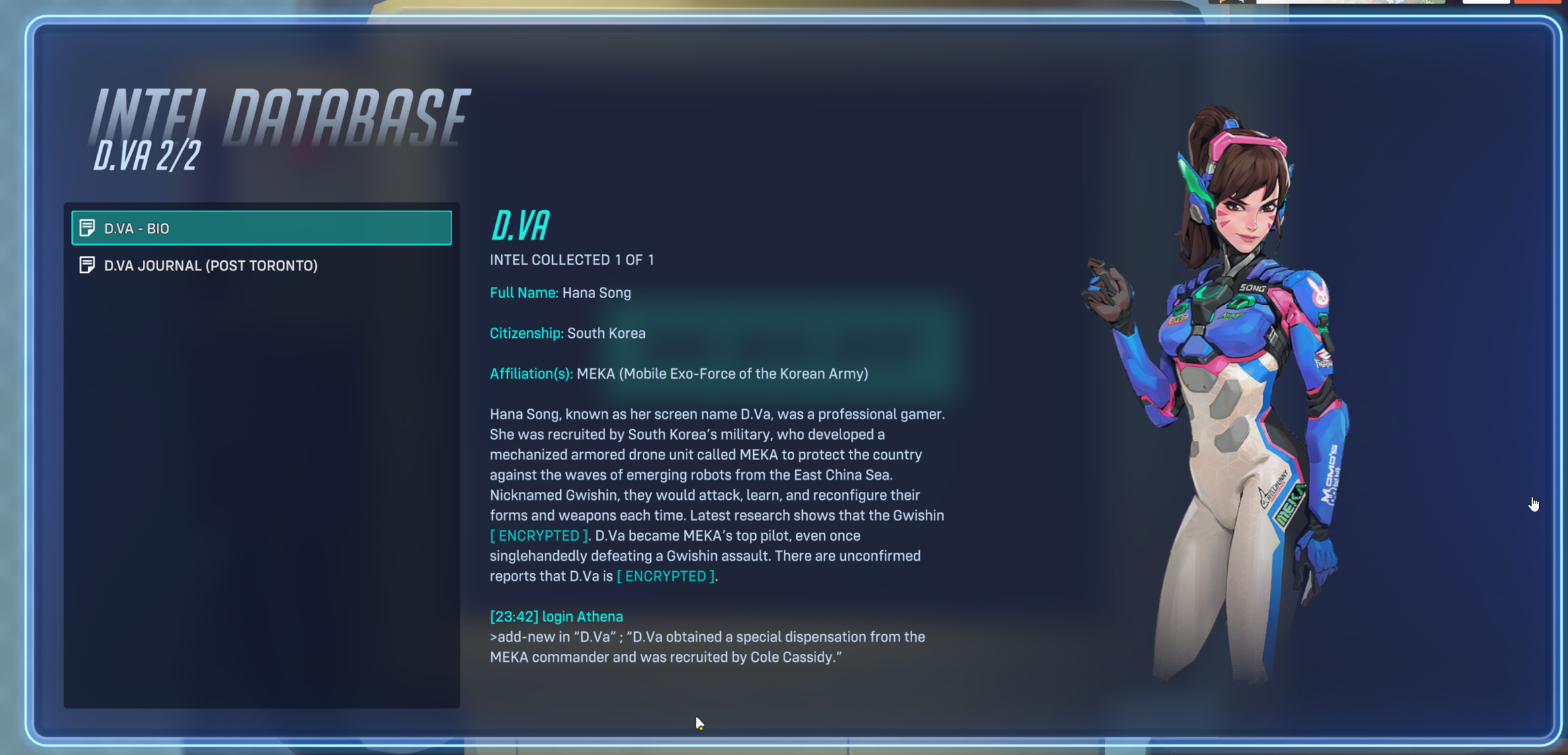Click INTEL COLLECTED 1 OF 1 label

[x=571, y=260]
